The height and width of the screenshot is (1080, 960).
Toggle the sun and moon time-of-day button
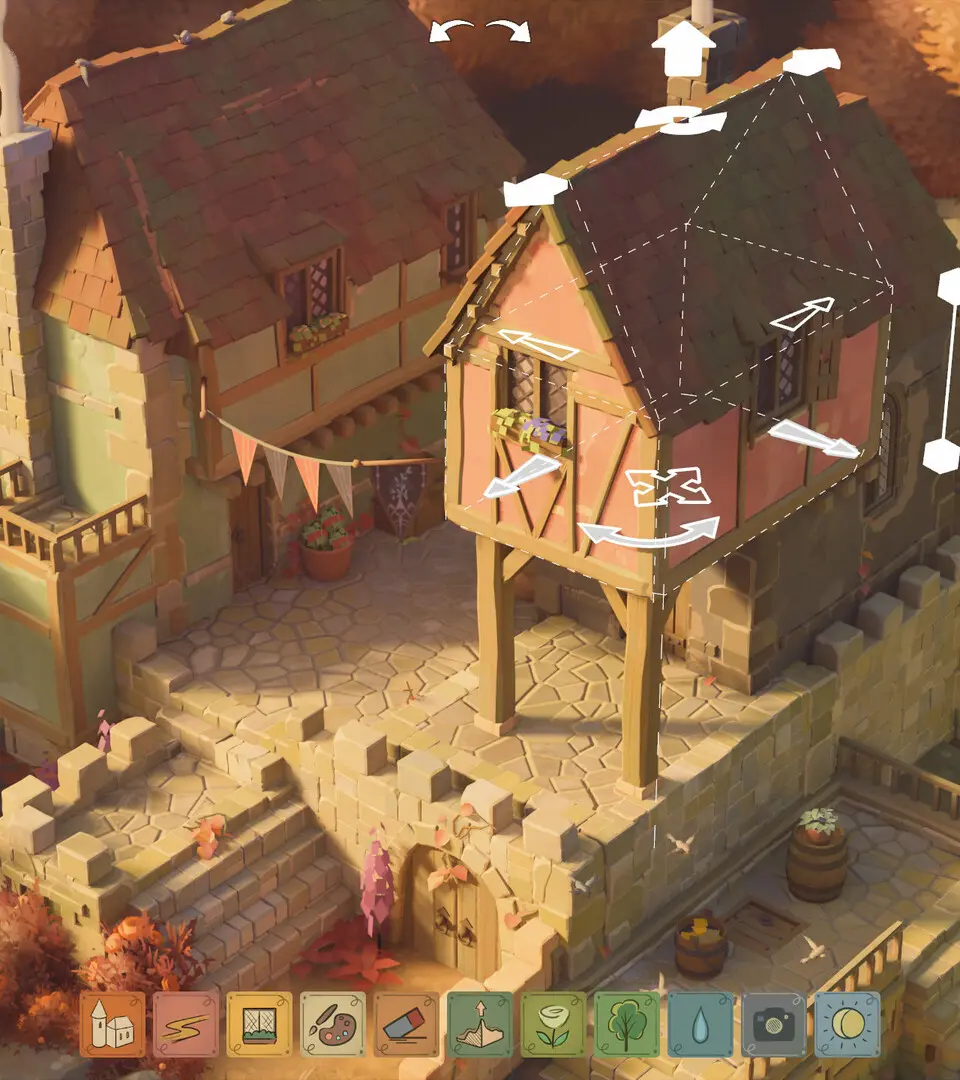[848, 1024]
